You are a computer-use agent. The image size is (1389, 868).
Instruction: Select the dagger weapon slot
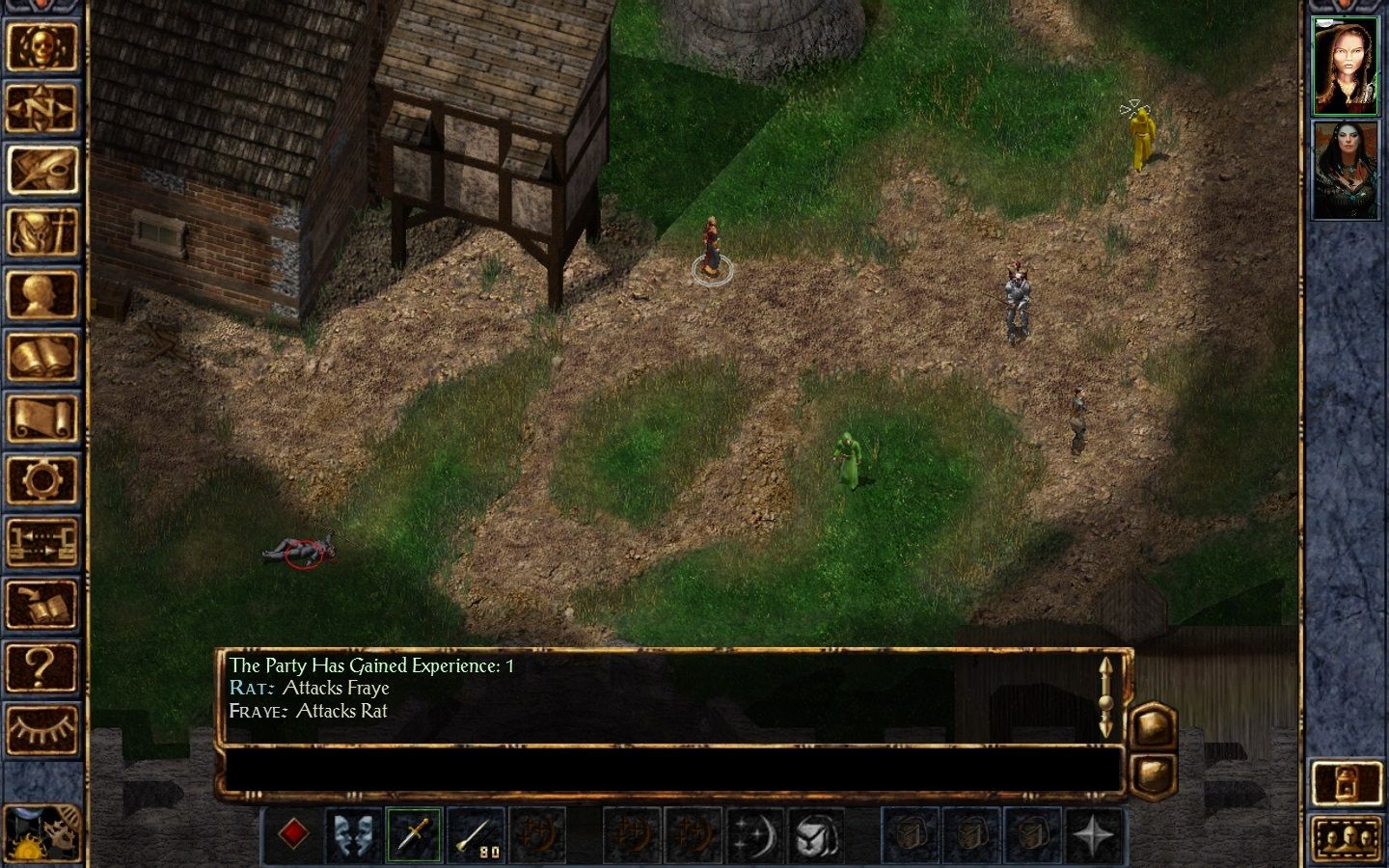tap(415, 833)
